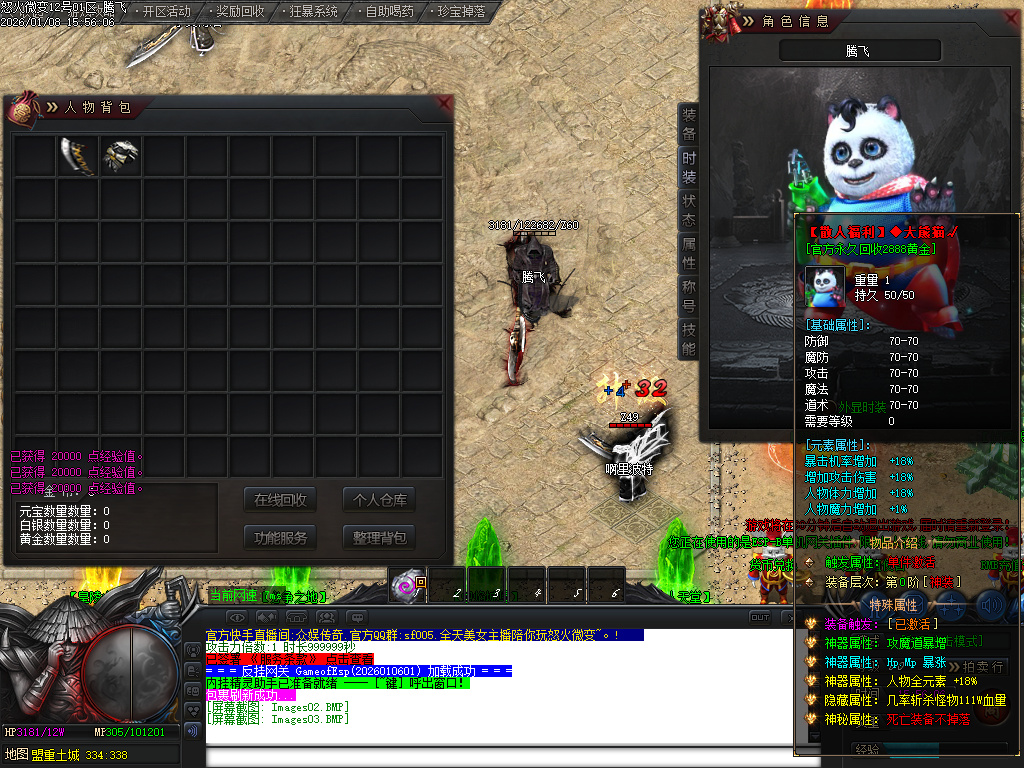
Task: Open the 个人仓库 storage
Action: click(x=379, y=500)
